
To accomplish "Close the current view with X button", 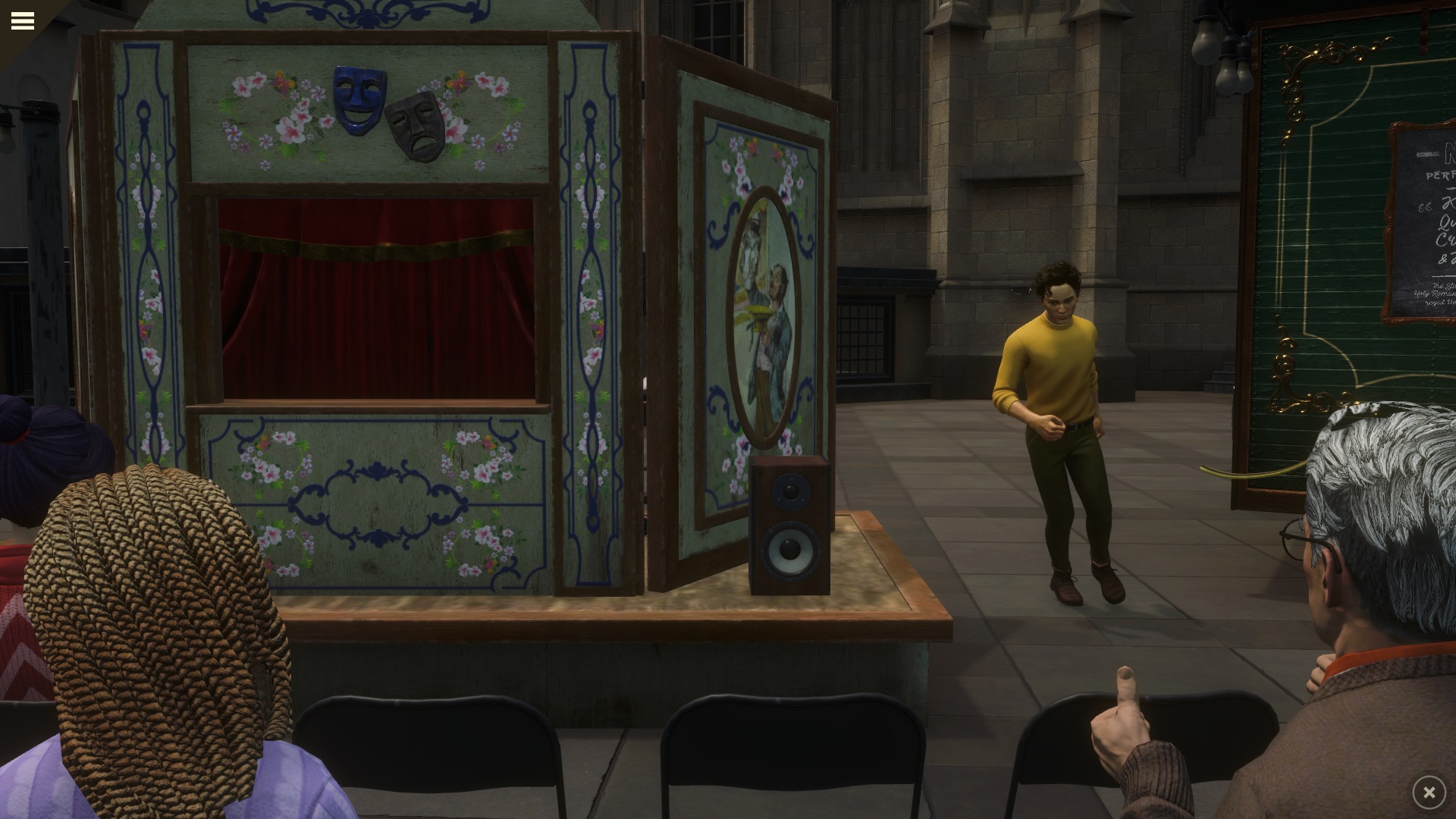I will pos(1429,792).
